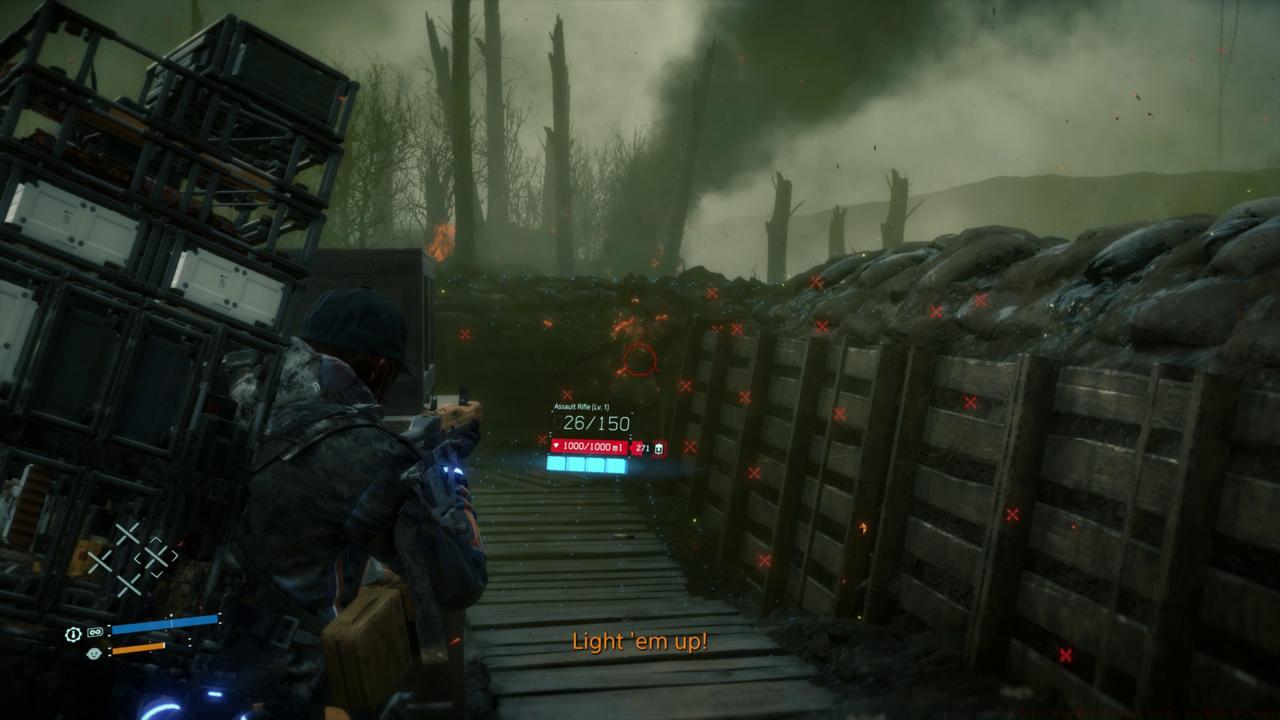The image size is (1280, 720).
Task: Click the gear-shaped thermometer icon
Action: pyautogui.click(x=73, y=634)
